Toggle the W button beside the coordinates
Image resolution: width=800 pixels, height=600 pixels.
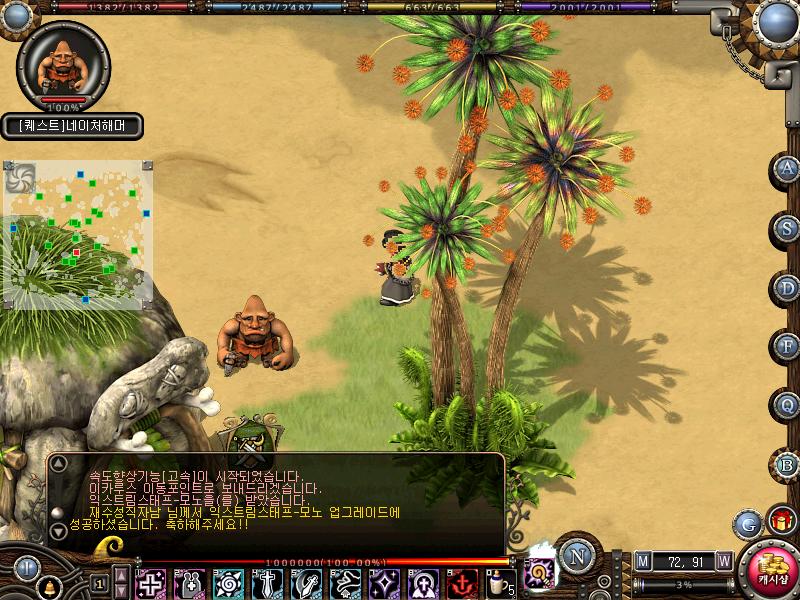coord(724,561)
